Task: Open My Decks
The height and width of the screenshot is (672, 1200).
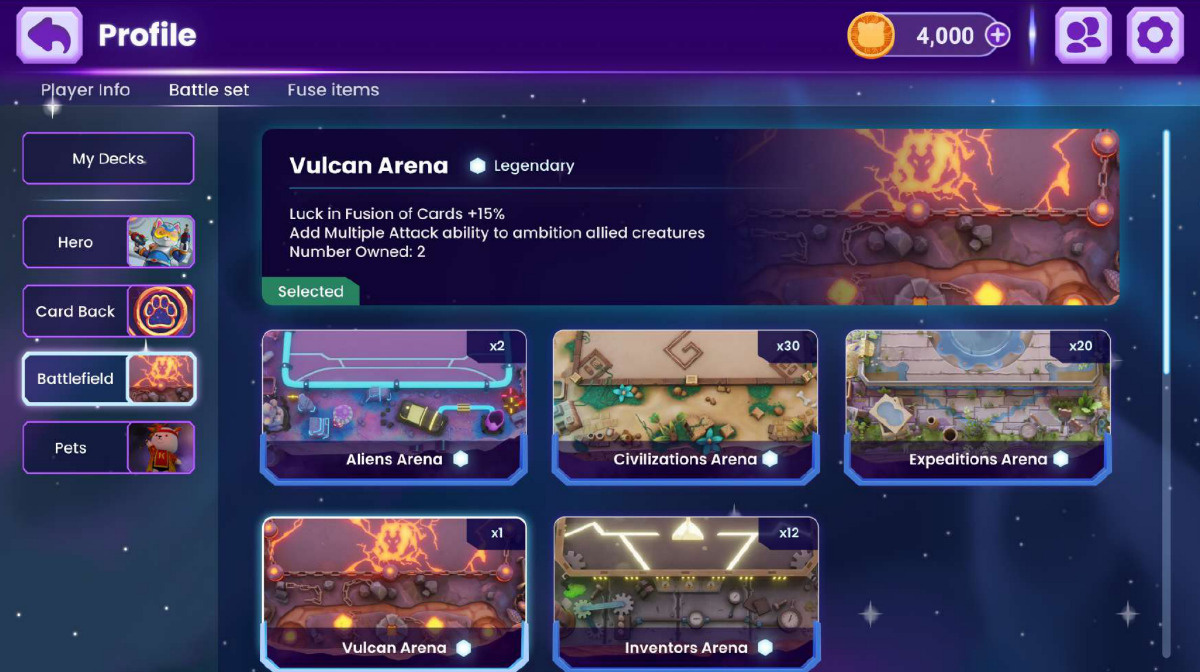Action: (108, 159)
